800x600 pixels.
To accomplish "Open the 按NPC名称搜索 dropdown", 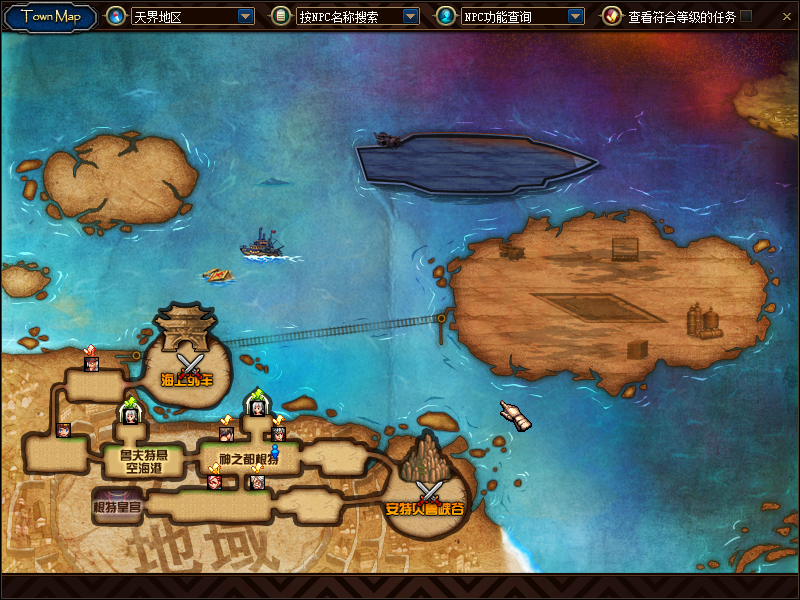I will (x=410, y=17).
